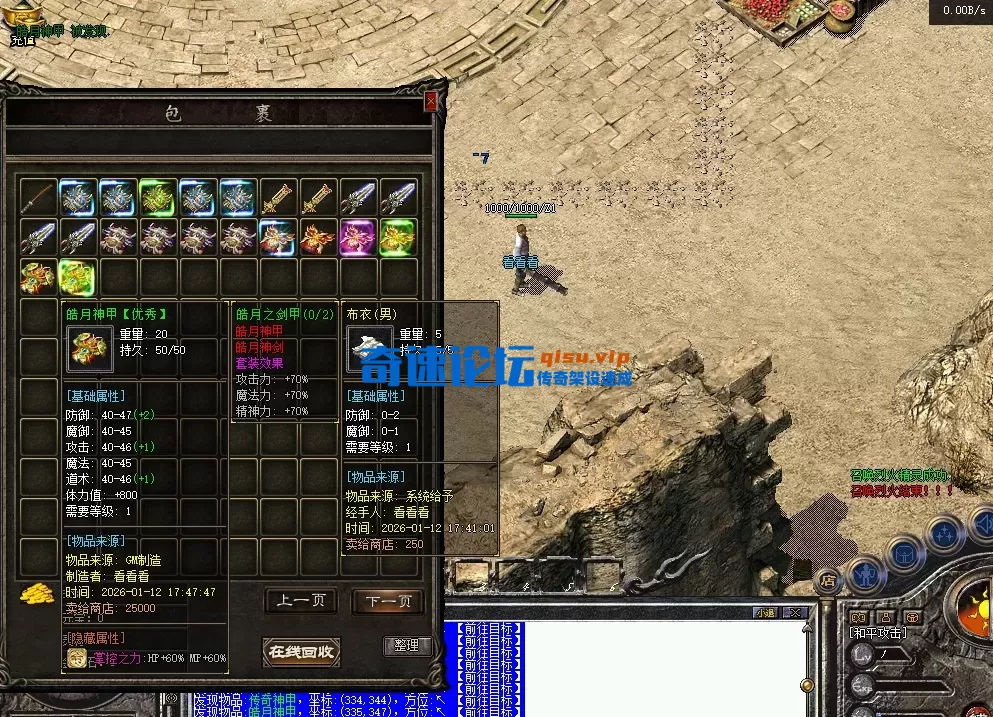Open the skills panel sparkle icon

[x=944, y=533]
